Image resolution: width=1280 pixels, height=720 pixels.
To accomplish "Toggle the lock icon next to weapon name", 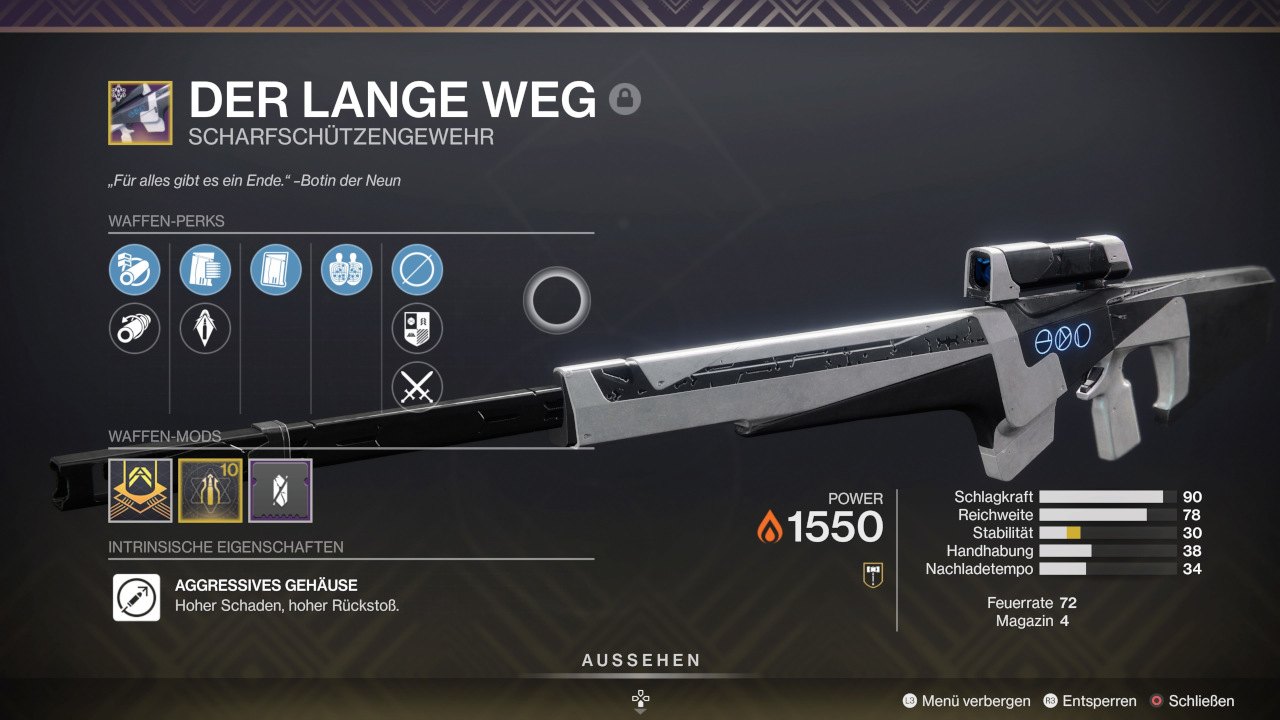I will (625, 99).
